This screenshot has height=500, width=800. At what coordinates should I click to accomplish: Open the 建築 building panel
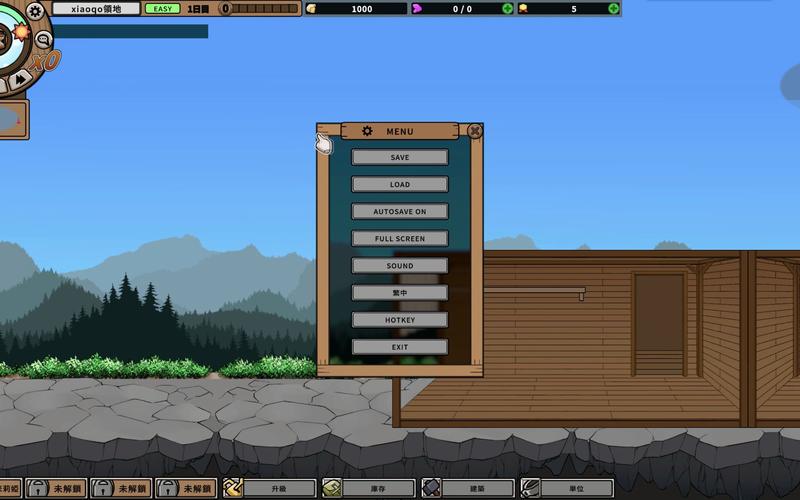(466, 488)
